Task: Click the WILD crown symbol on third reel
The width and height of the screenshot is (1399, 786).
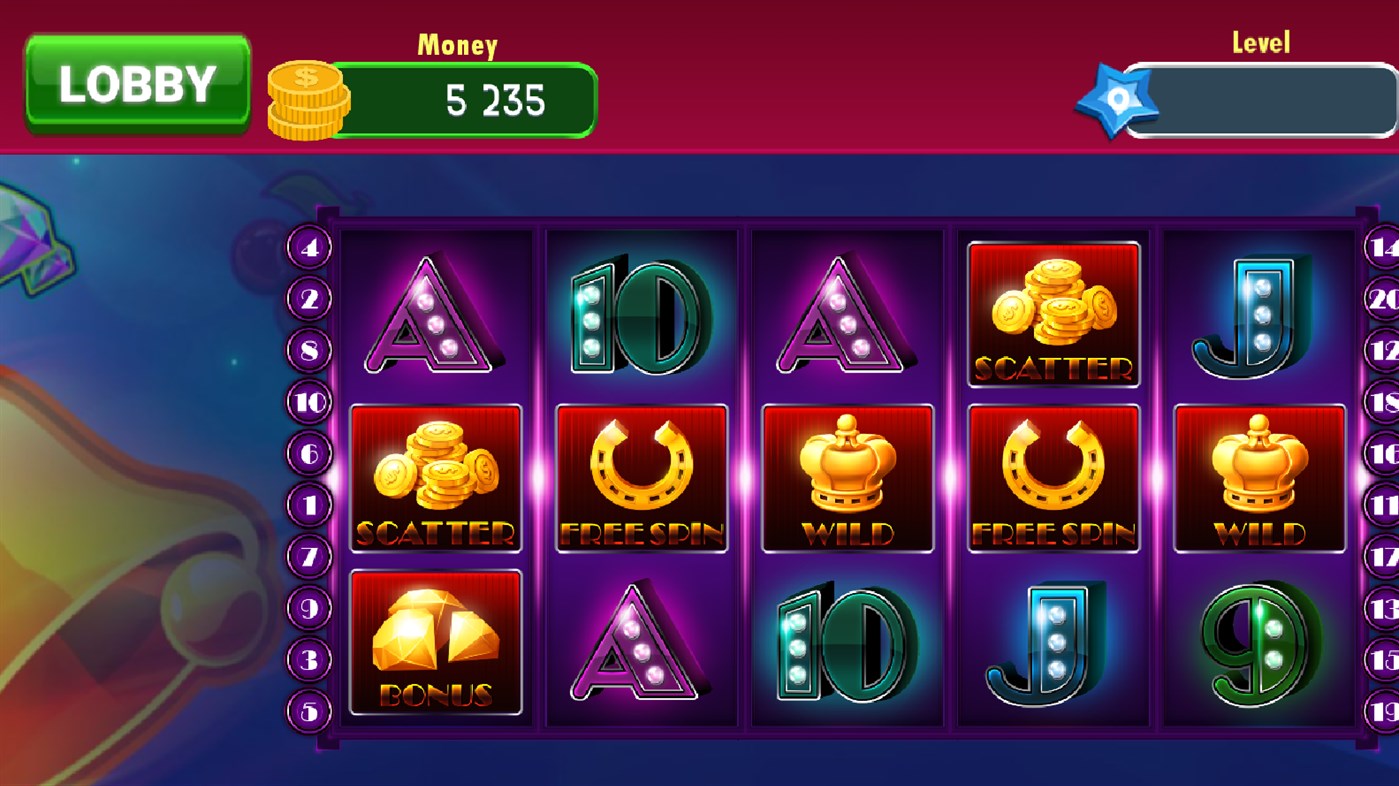Action: click(x=847, y=478)
